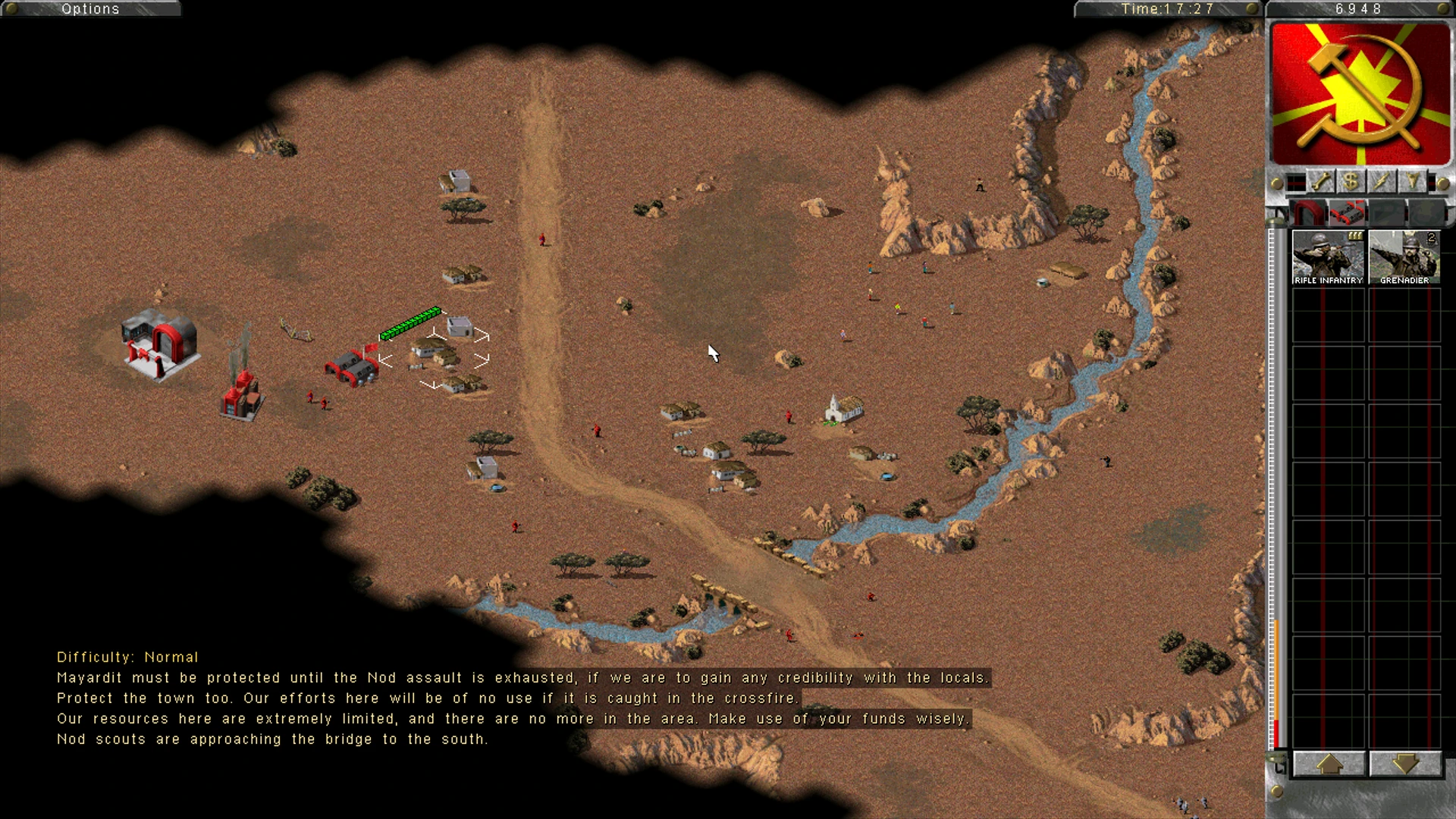This screenshot has height=819, width=1456.
Task: Move the build list down with arrow button
Action: click(x=1404, y=764)
